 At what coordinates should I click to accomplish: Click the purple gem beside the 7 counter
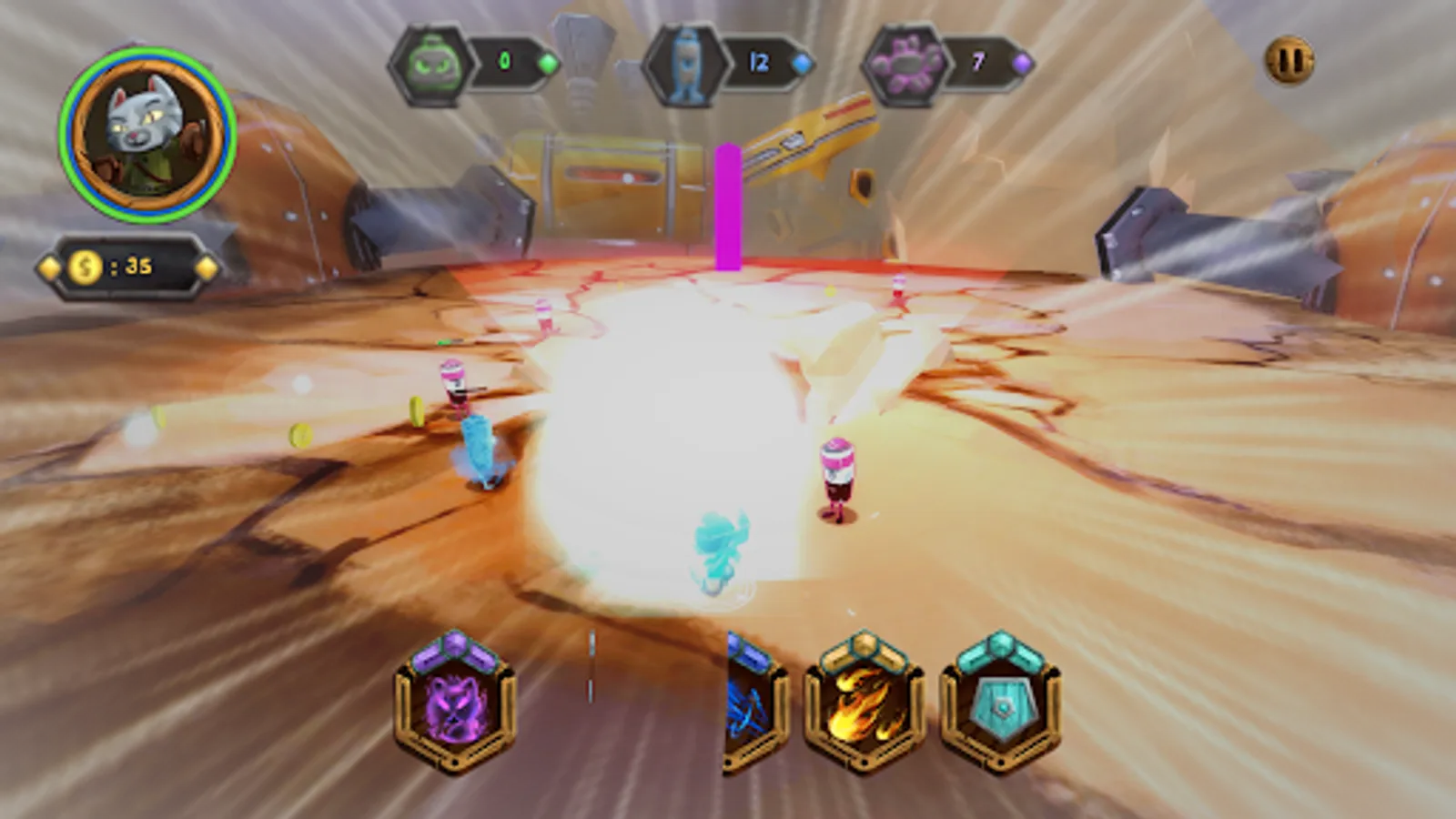1024,61
